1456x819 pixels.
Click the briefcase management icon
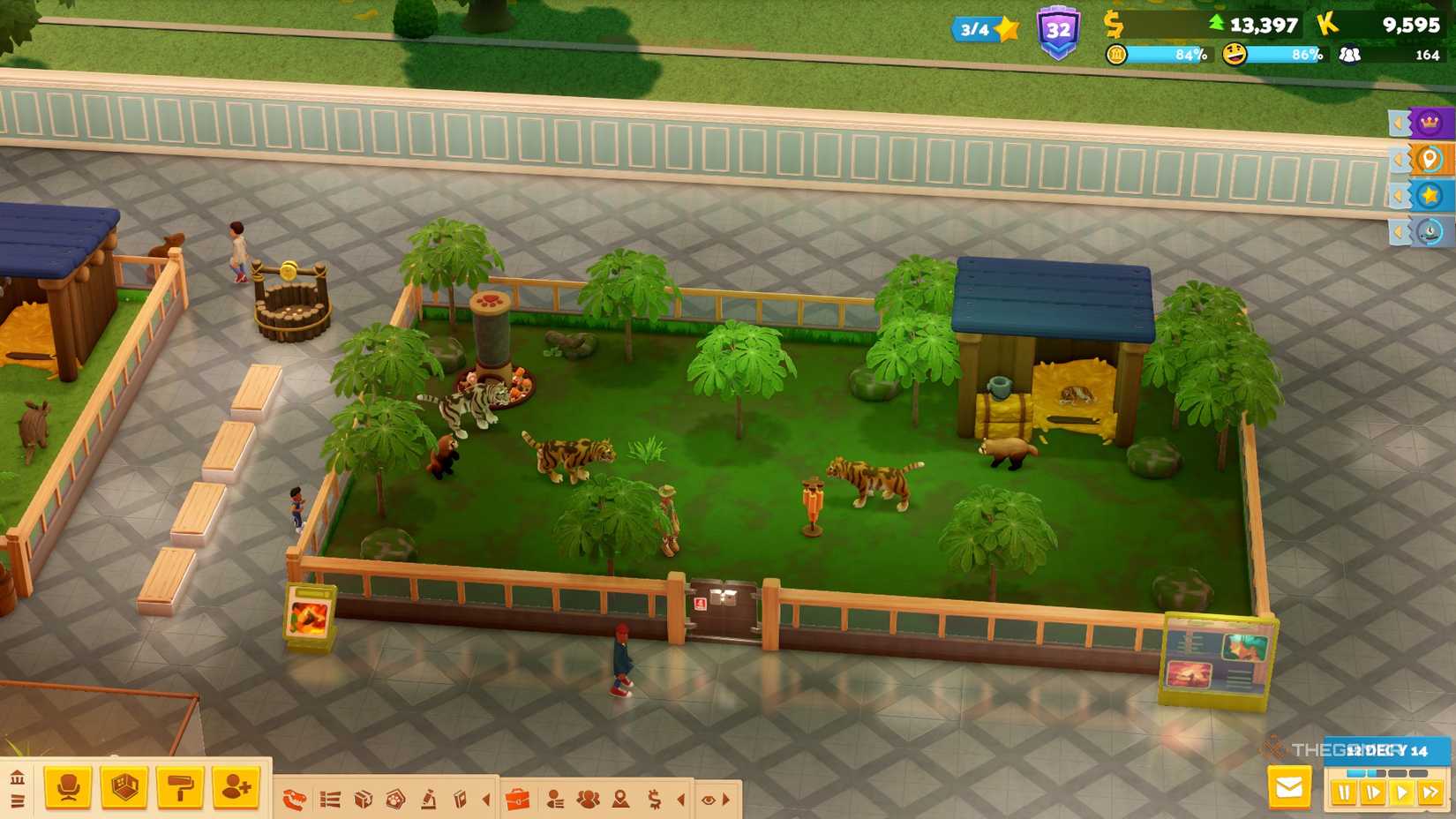[516, 799]
